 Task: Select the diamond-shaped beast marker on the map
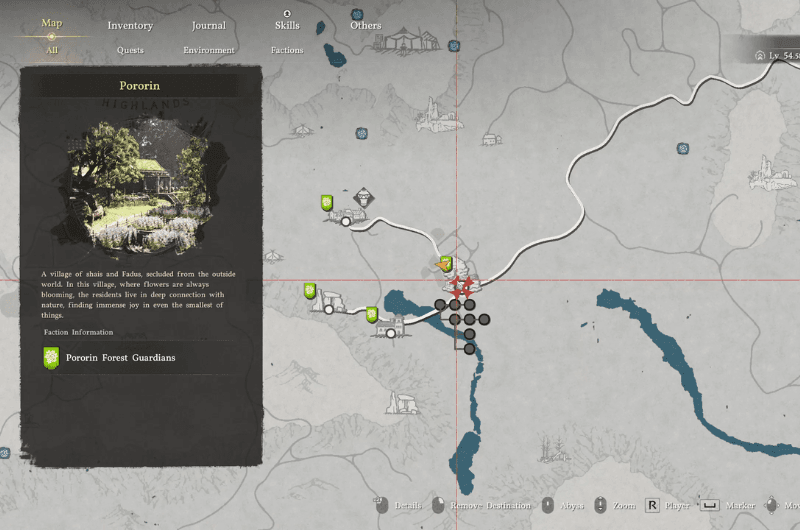point(363,197)
